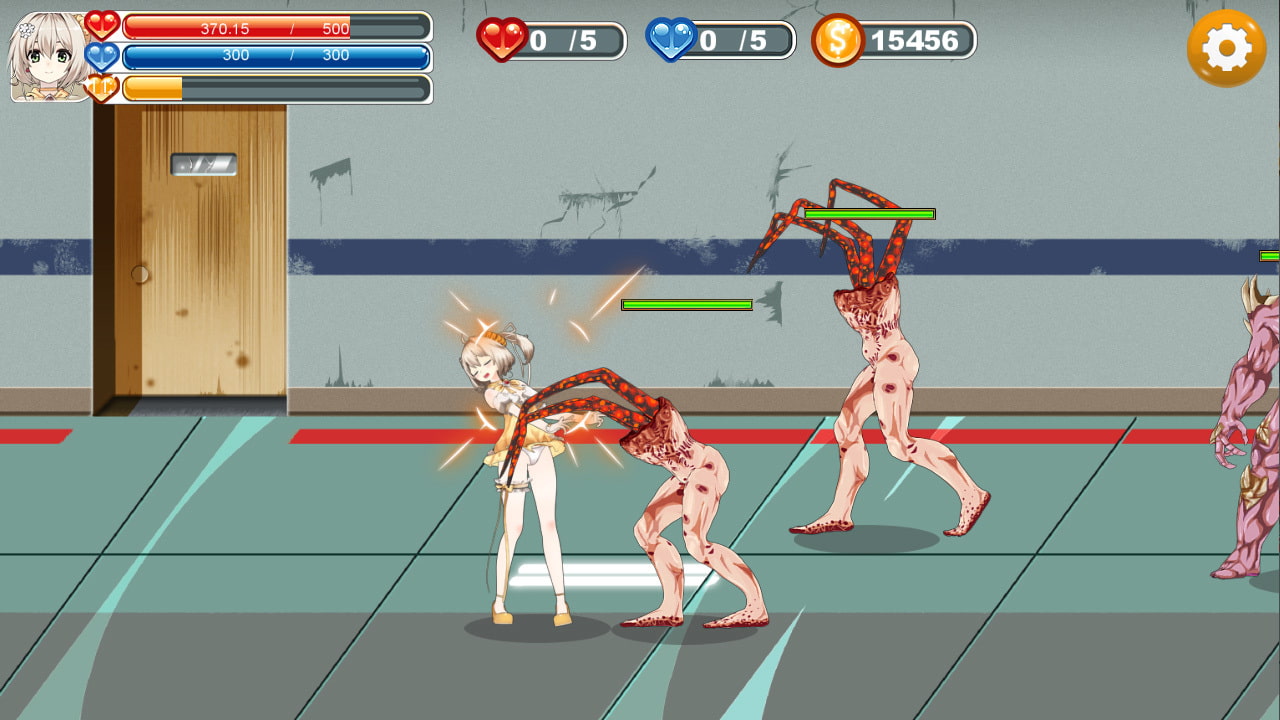This screenshot has width=1280, height=720.
Task: Open settings with the orange gear button
Action: point(1226,48)
